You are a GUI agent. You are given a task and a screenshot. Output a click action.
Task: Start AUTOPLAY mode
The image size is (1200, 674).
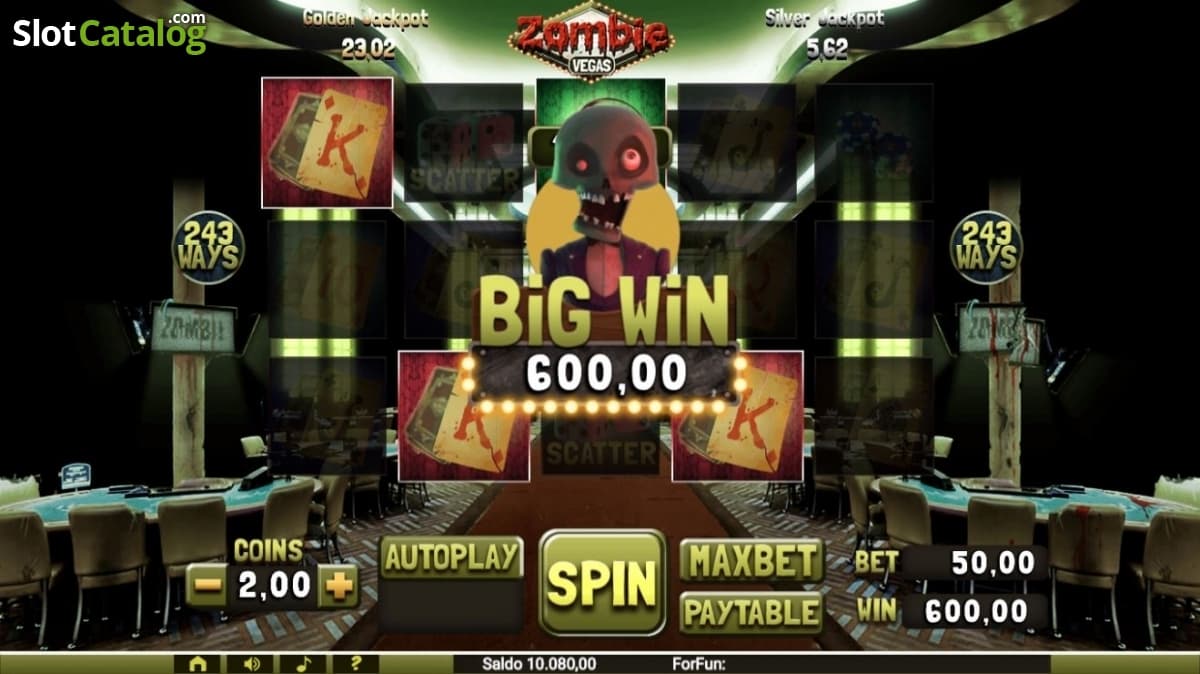point(452,558)
